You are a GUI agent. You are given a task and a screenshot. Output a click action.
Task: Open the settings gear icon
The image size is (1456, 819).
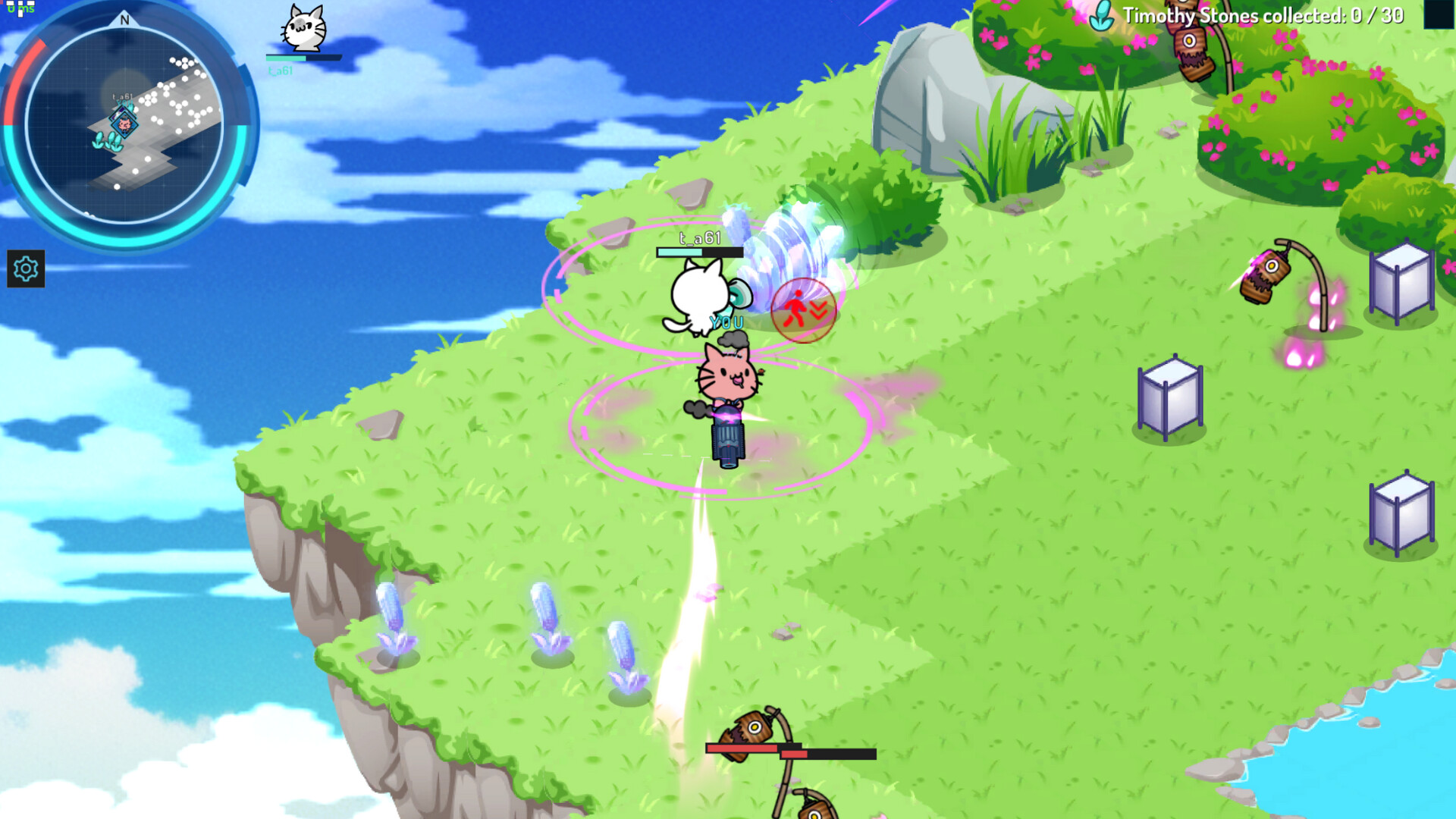pos(25,269)
